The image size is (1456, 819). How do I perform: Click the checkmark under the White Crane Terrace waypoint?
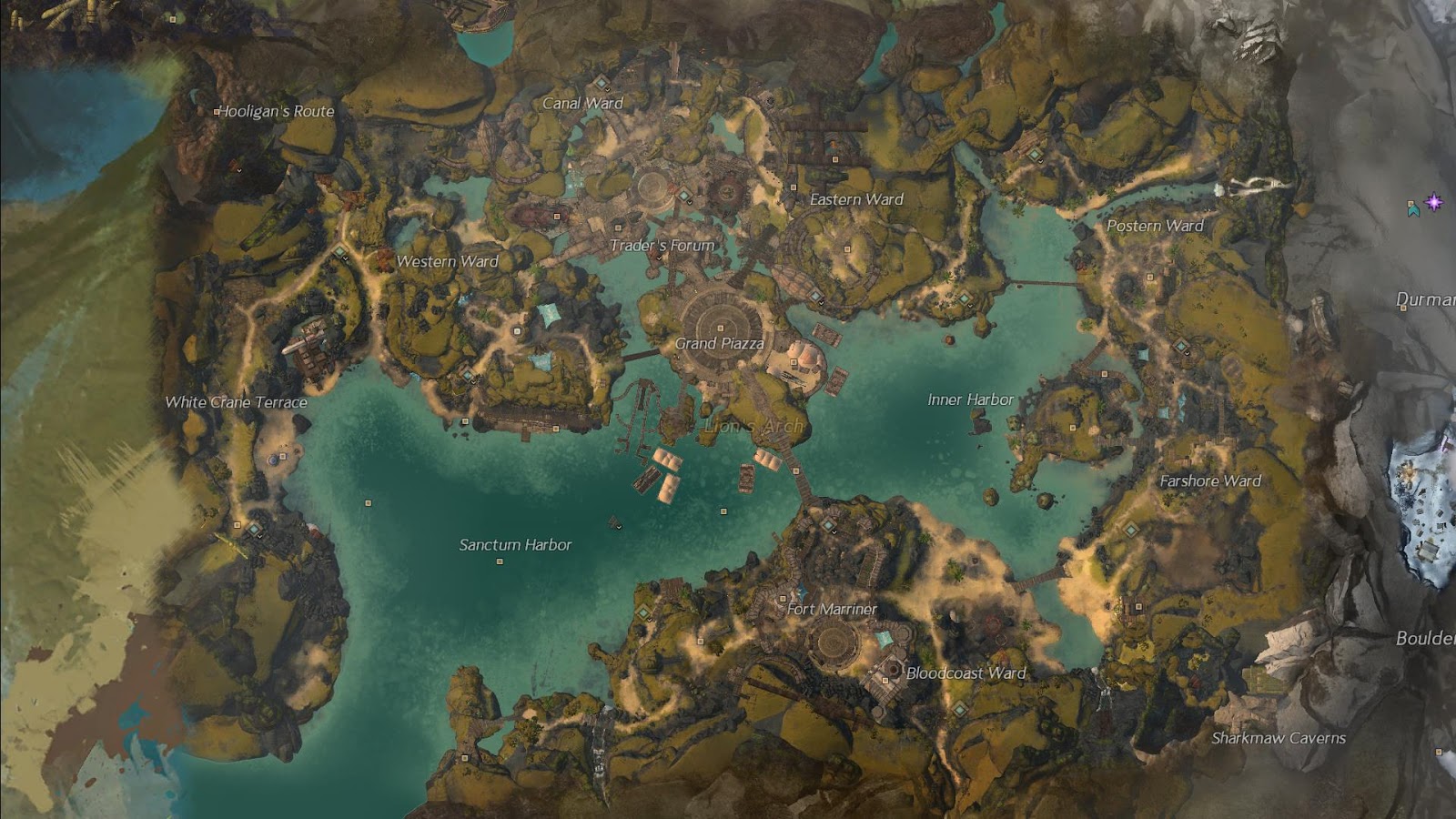(x=259, y=537)
